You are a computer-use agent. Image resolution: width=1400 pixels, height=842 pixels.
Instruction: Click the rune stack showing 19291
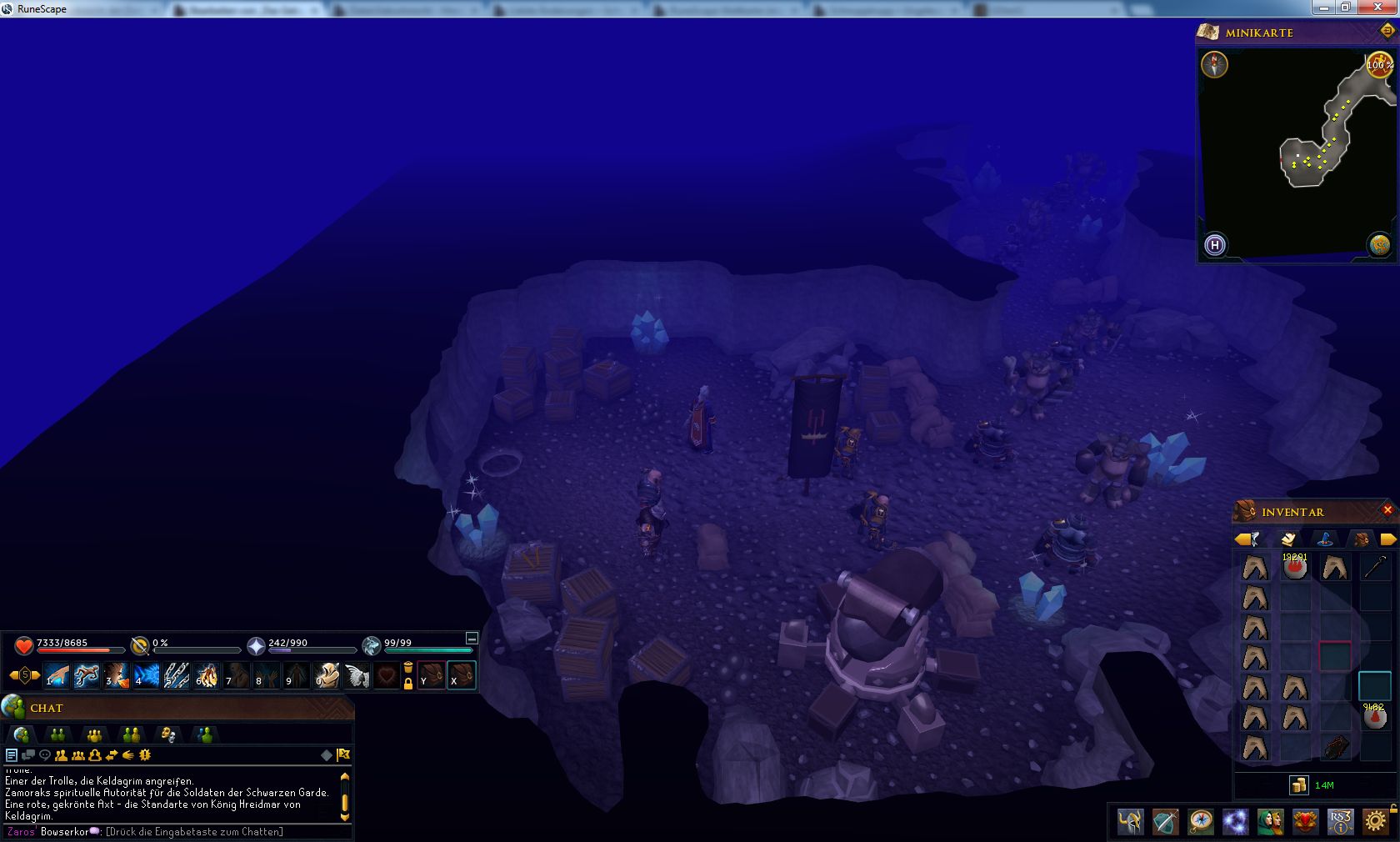pos(1295,568)
